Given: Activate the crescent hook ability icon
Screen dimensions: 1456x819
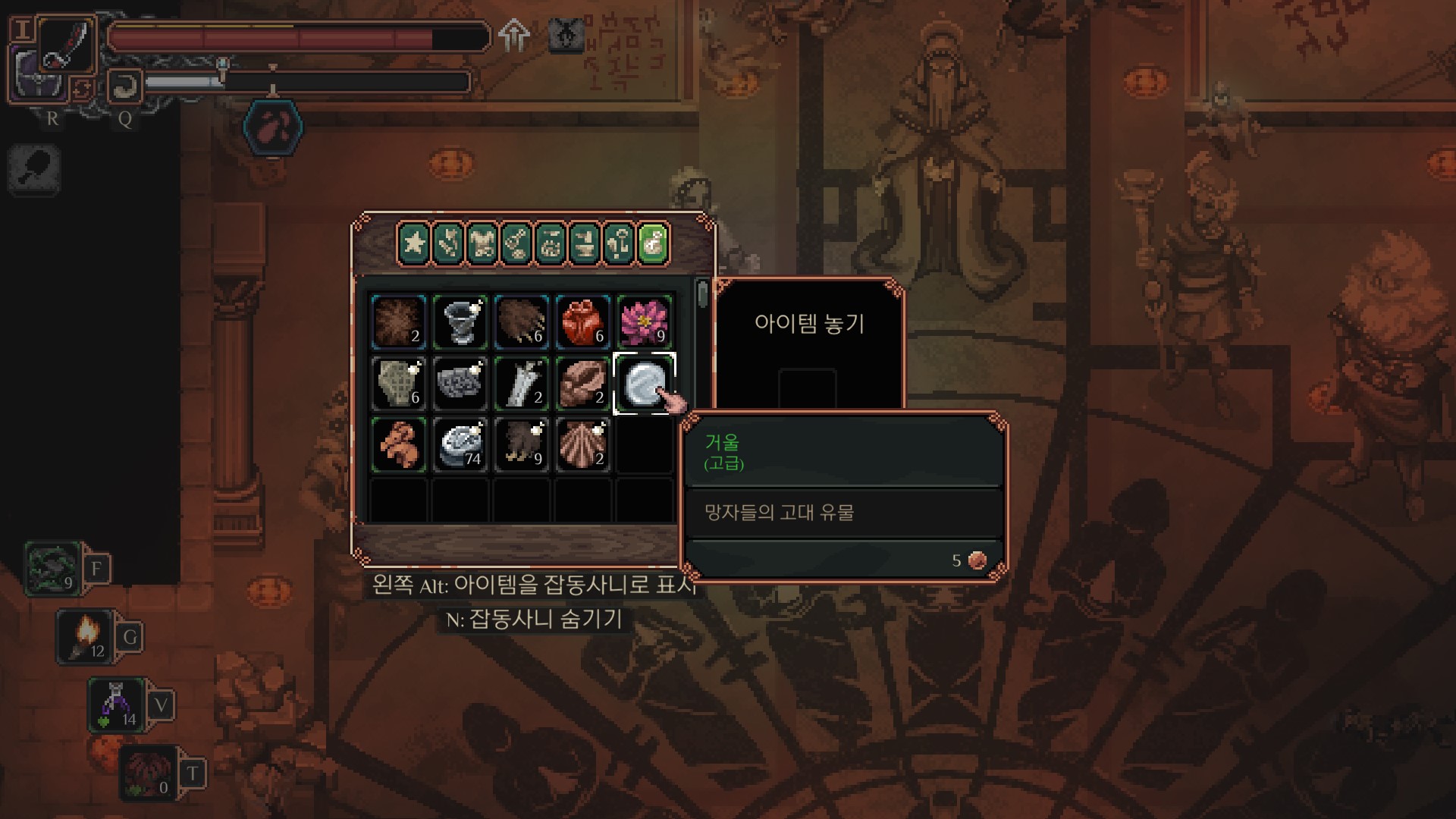Looking at the screenshot, I should click(125, 86).
